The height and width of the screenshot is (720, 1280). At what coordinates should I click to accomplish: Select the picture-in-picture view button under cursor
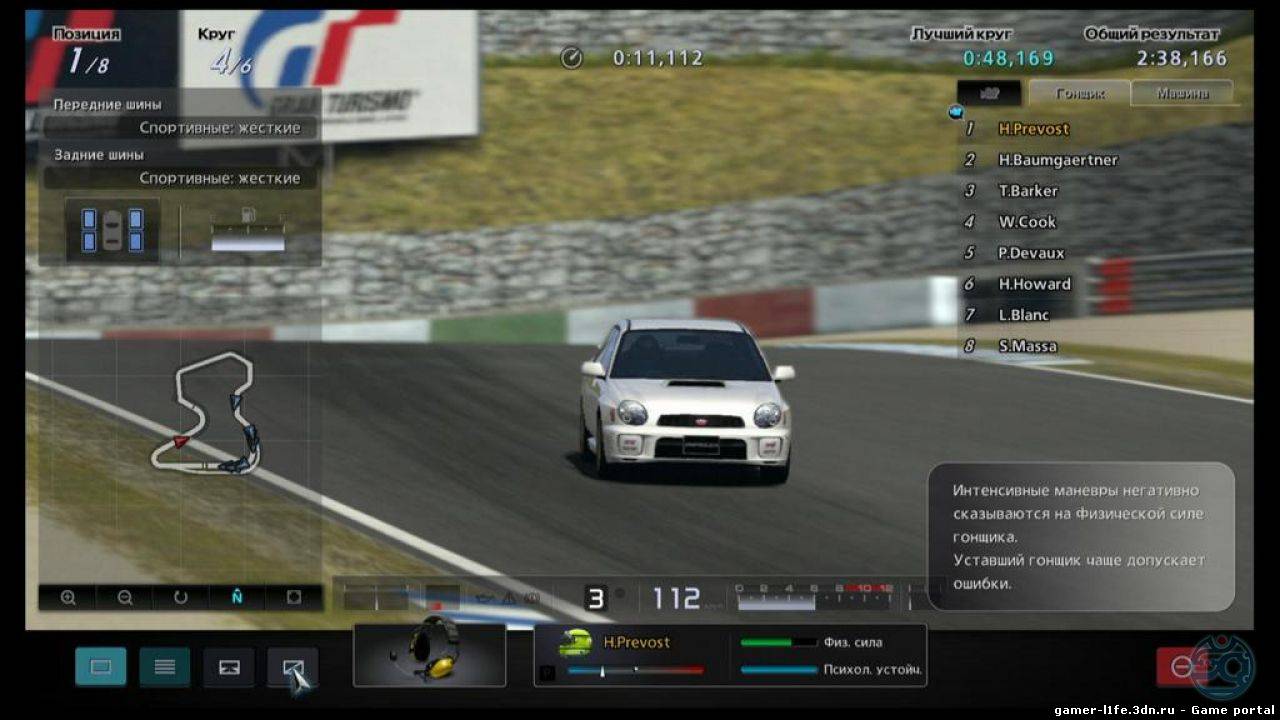coord(292,667)
